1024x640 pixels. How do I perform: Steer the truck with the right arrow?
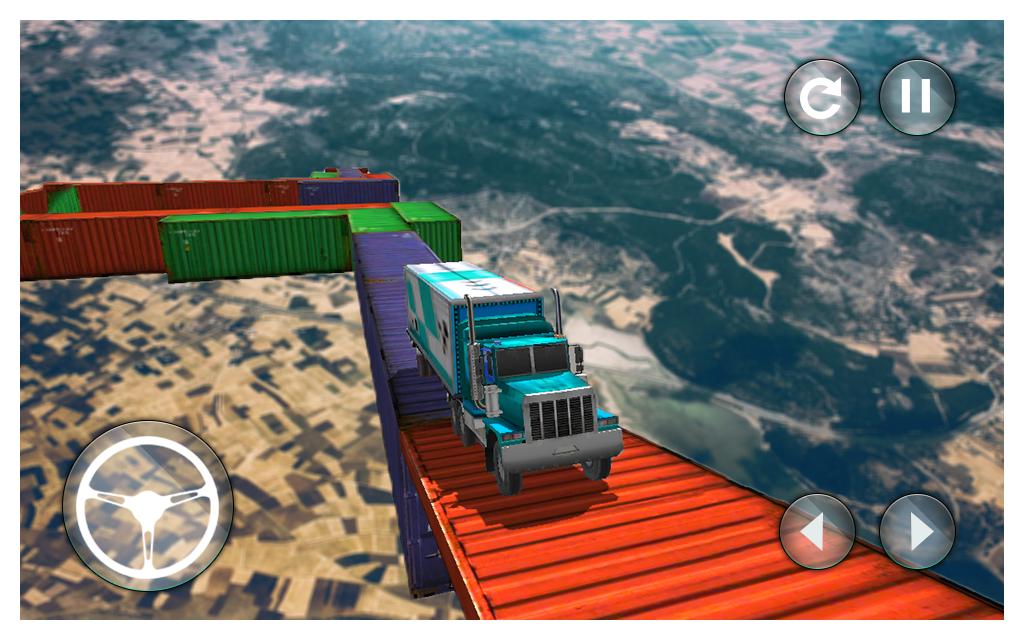917,531
